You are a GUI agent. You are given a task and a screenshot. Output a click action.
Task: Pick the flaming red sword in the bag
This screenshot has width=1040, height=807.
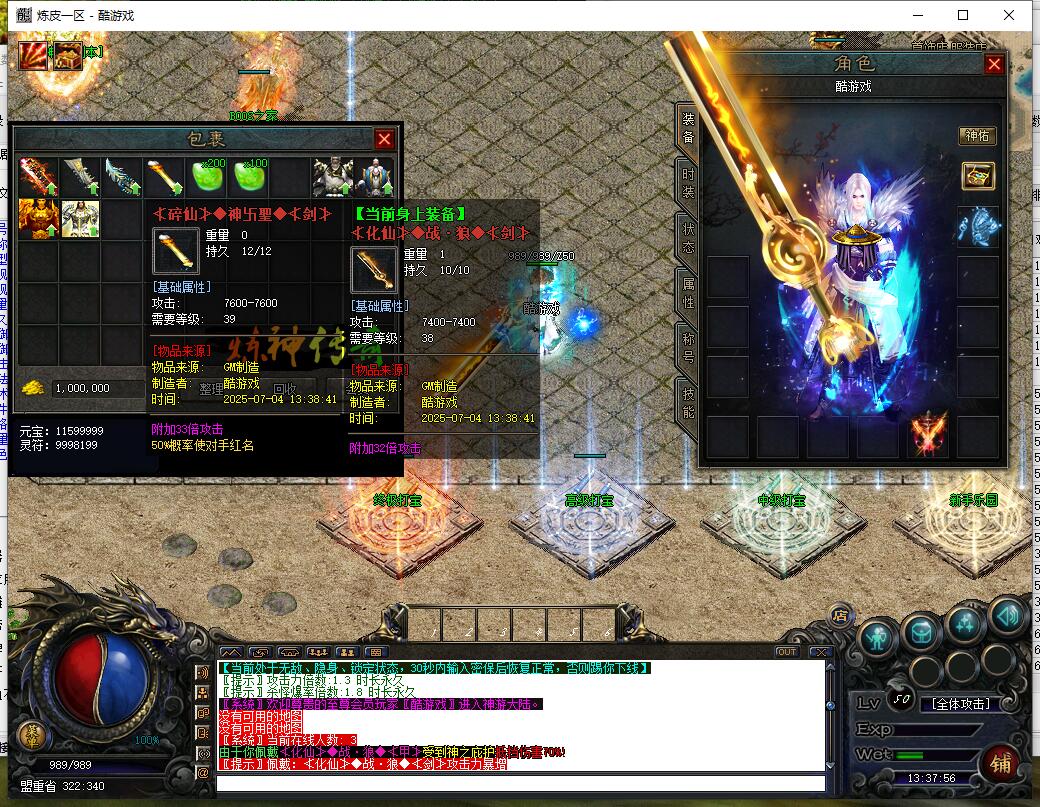(x=38, y=178)
